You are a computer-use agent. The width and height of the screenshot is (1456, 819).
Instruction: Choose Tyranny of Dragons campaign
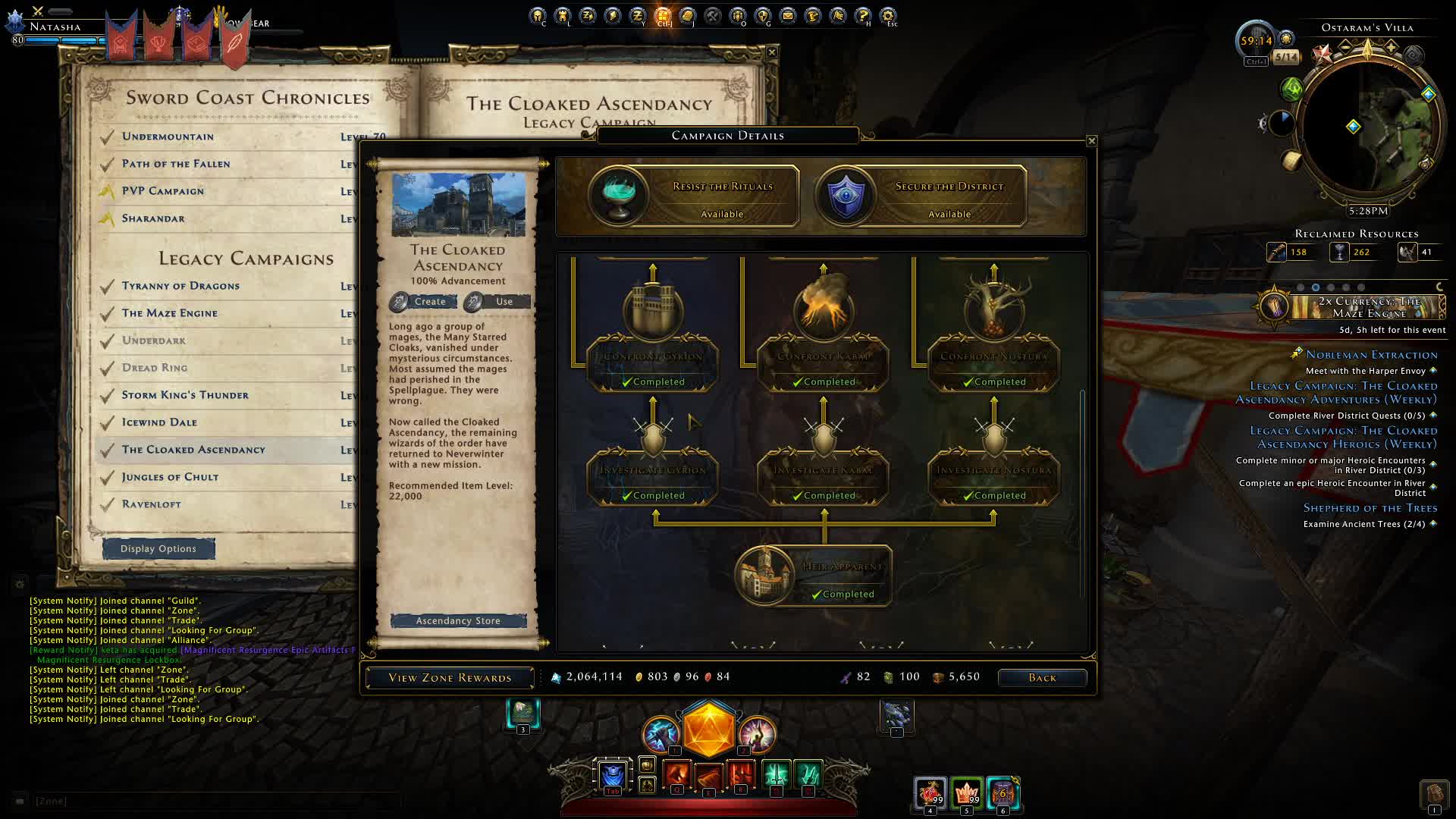click(x=180, y=286)
